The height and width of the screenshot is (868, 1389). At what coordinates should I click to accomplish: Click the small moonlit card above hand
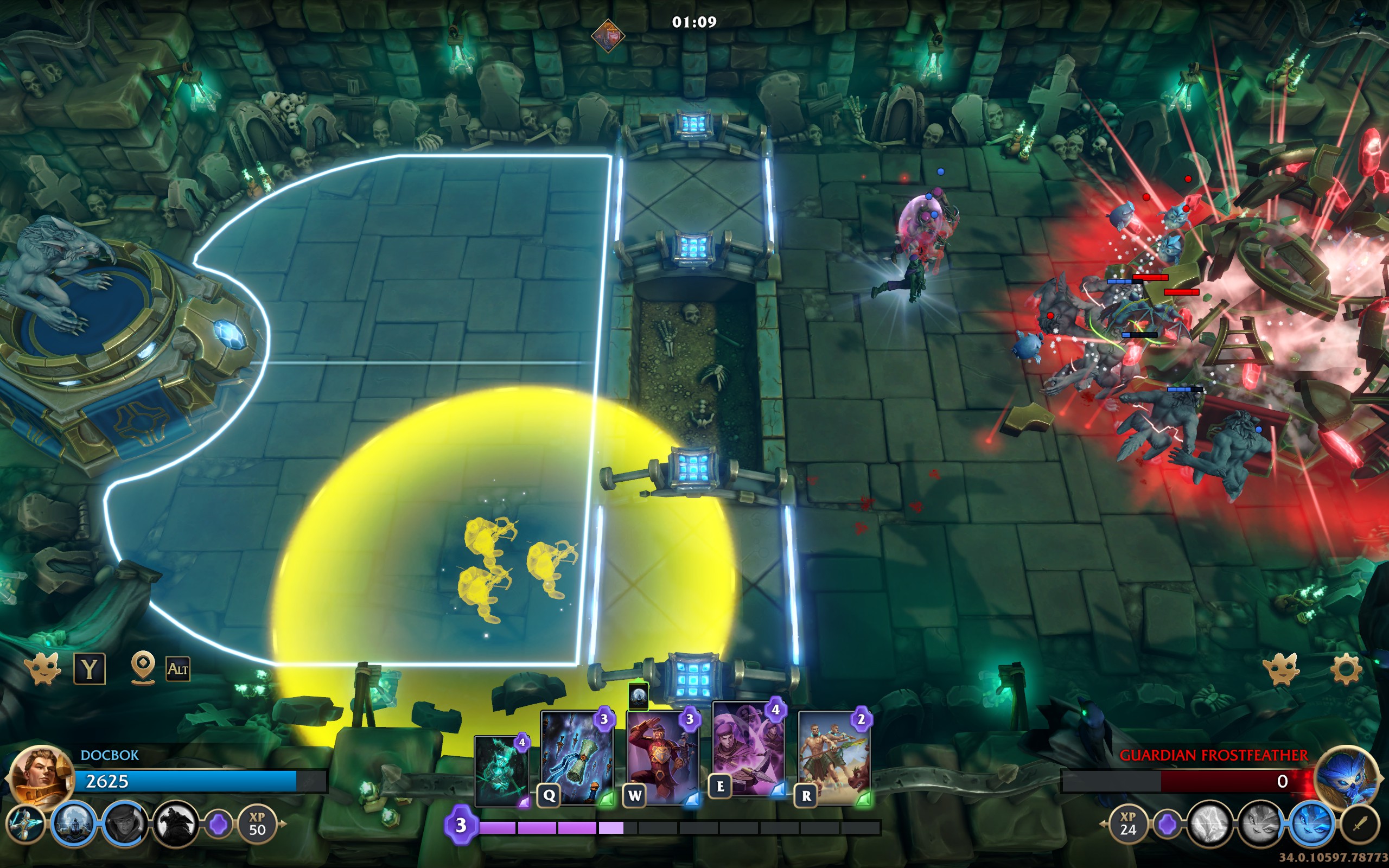point(638,697)
